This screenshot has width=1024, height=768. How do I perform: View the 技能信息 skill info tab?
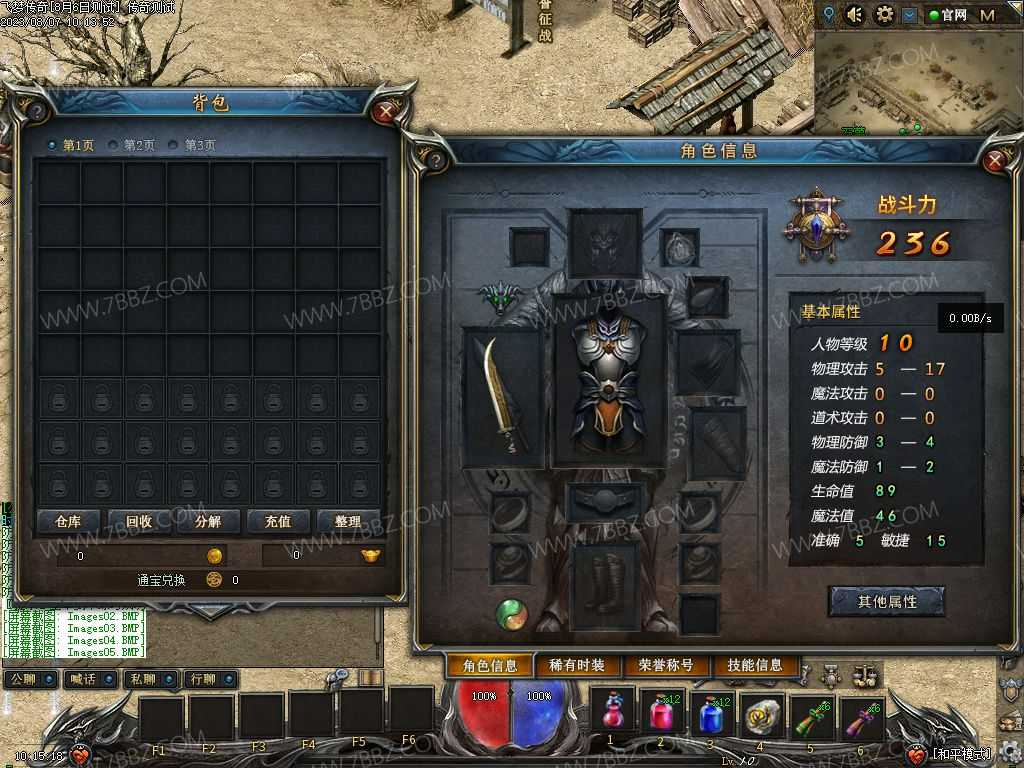point(755,666)
